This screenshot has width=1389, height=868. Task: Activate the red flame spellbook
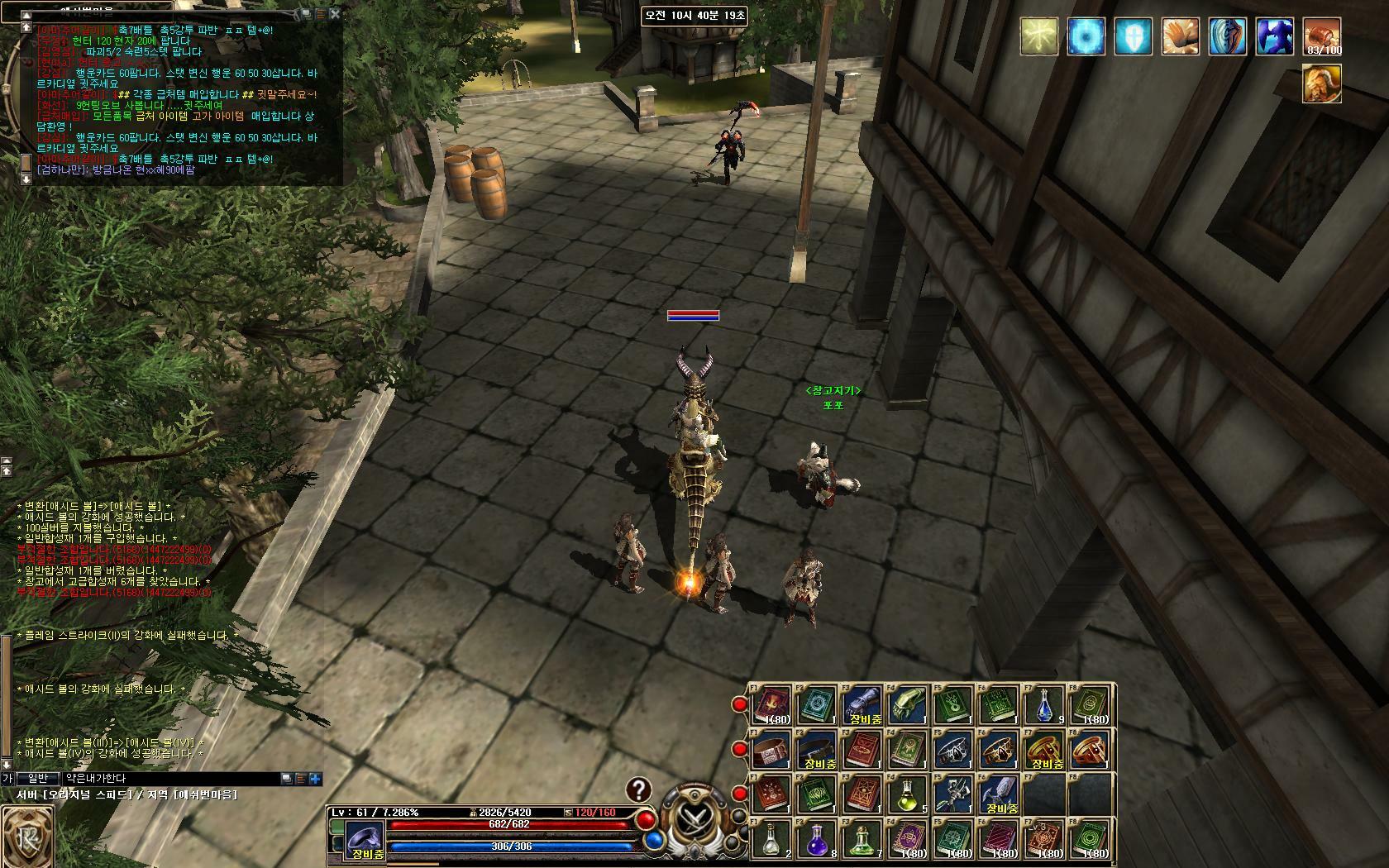click(772, 705)
